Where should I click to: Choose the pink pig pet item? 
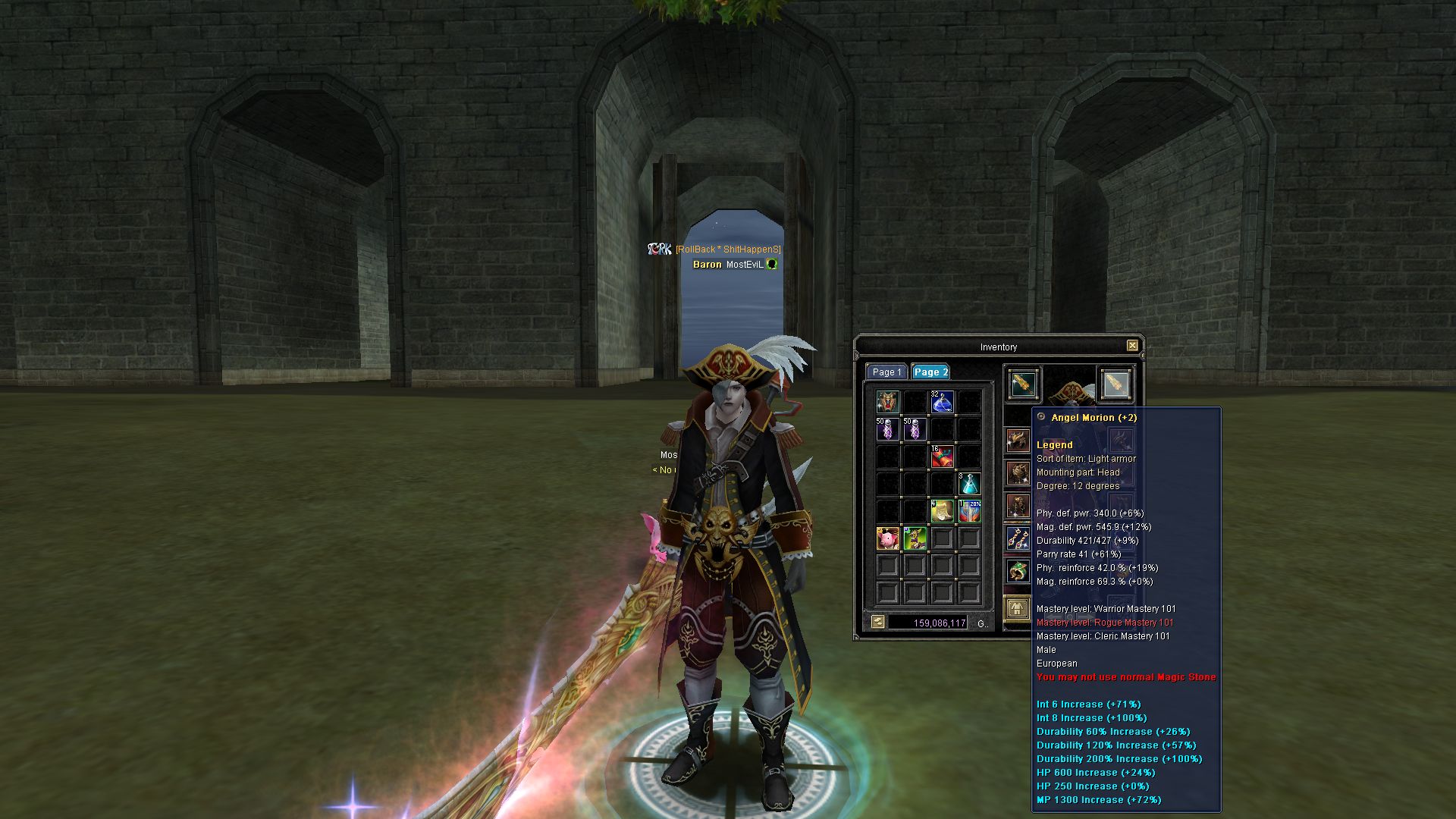pos(887,538)
